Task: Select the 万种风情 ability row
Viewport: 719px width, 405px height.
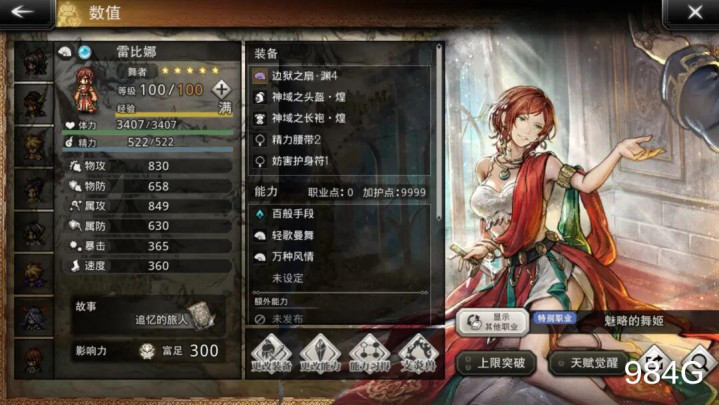Action: coord(338,256)
